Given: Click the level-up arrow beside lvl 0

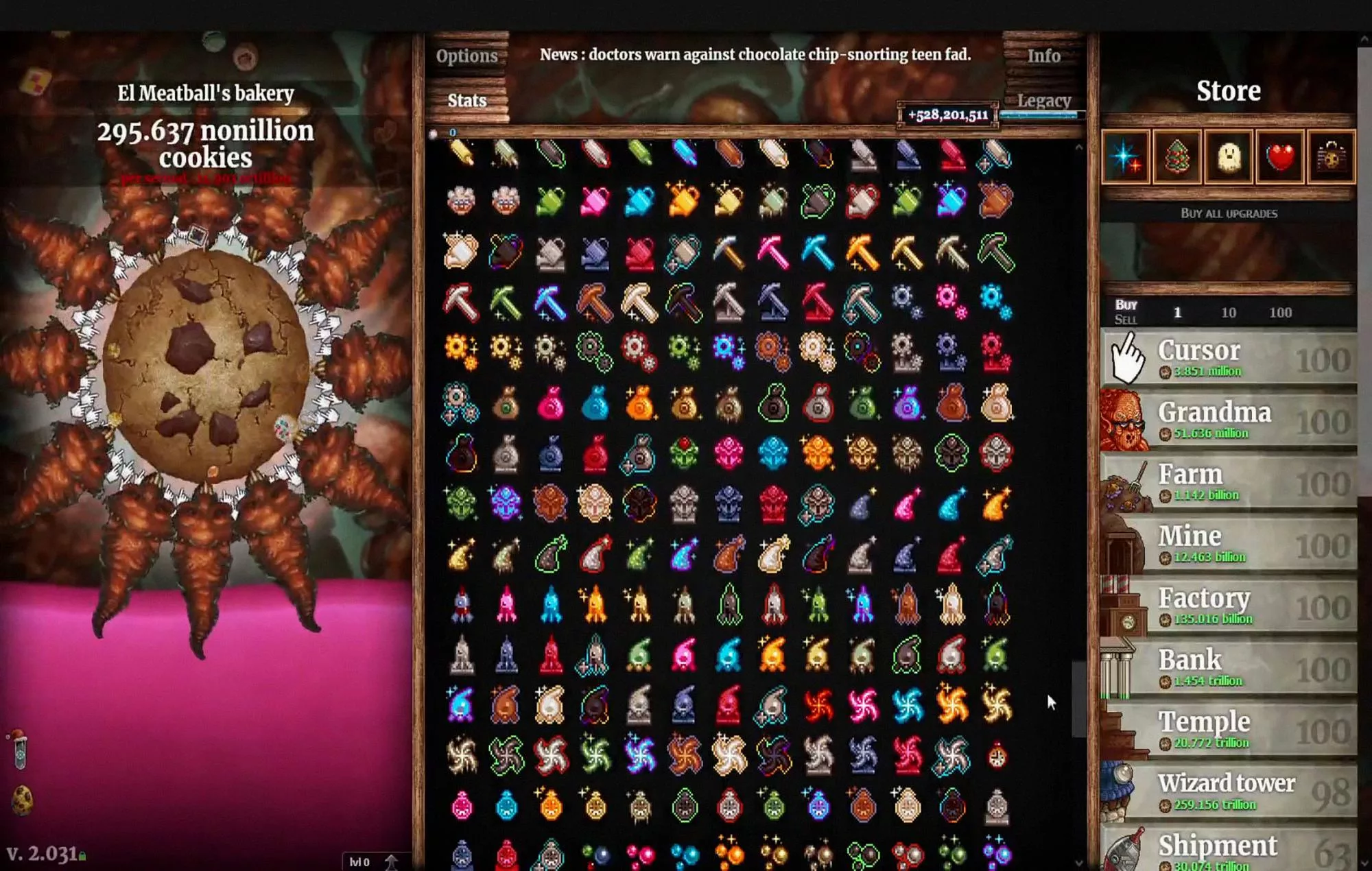Looking at the screenshot, I should pyautogui.click(x=391, y=861).
